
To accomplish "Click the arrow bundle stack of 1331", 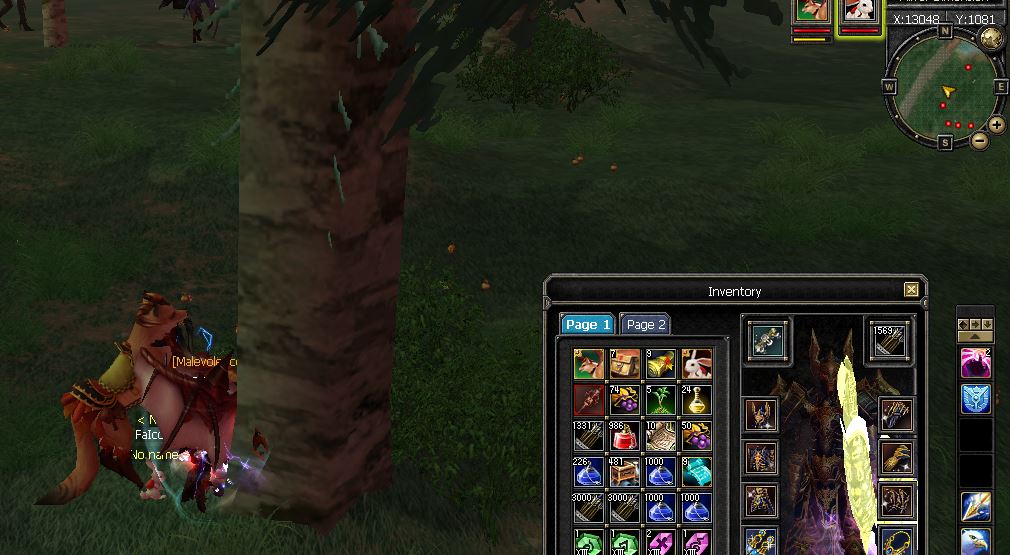I will point(589,436).
